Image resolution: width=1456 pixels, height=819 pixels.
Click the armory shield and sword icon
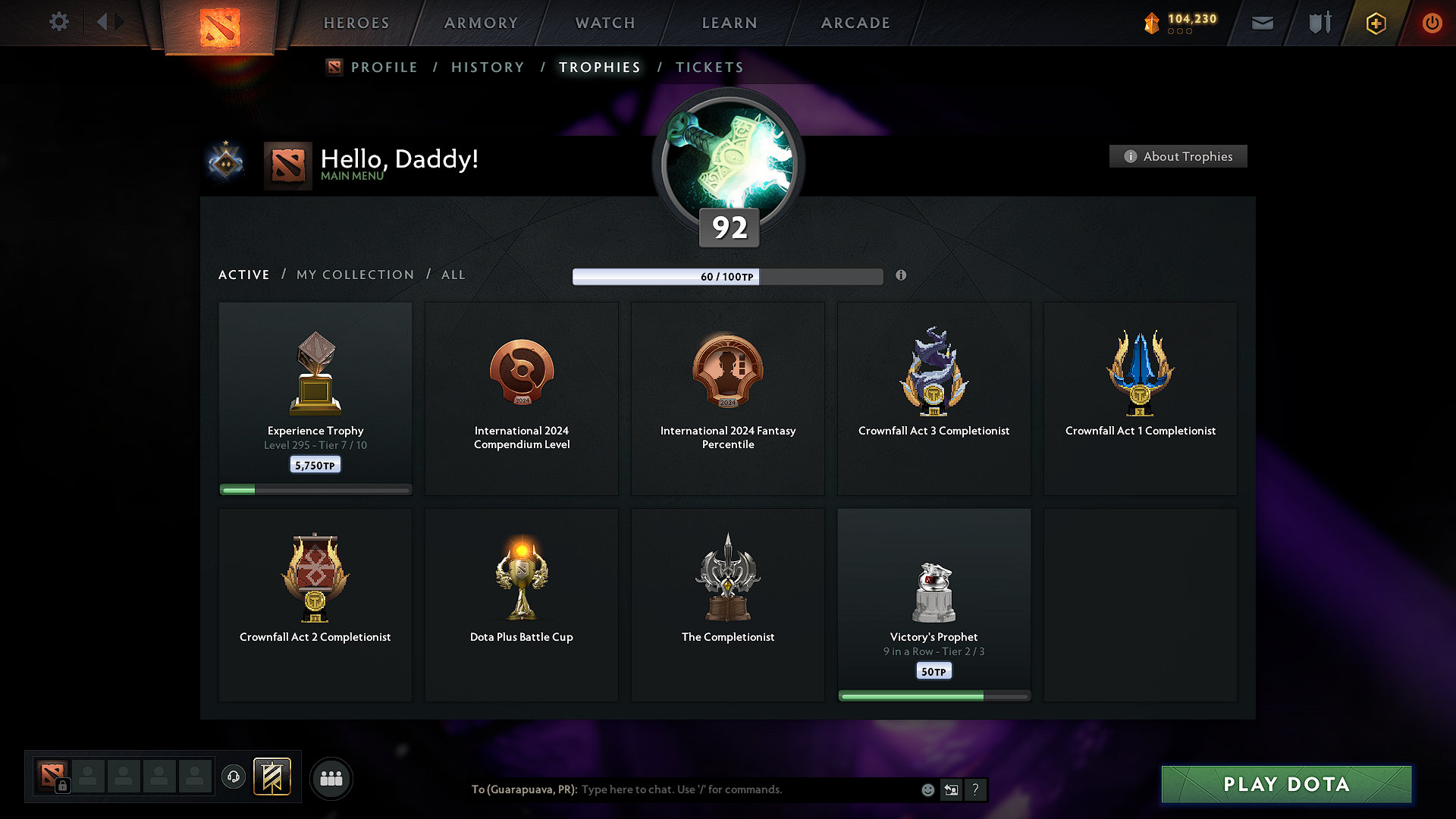(1318, 23)
